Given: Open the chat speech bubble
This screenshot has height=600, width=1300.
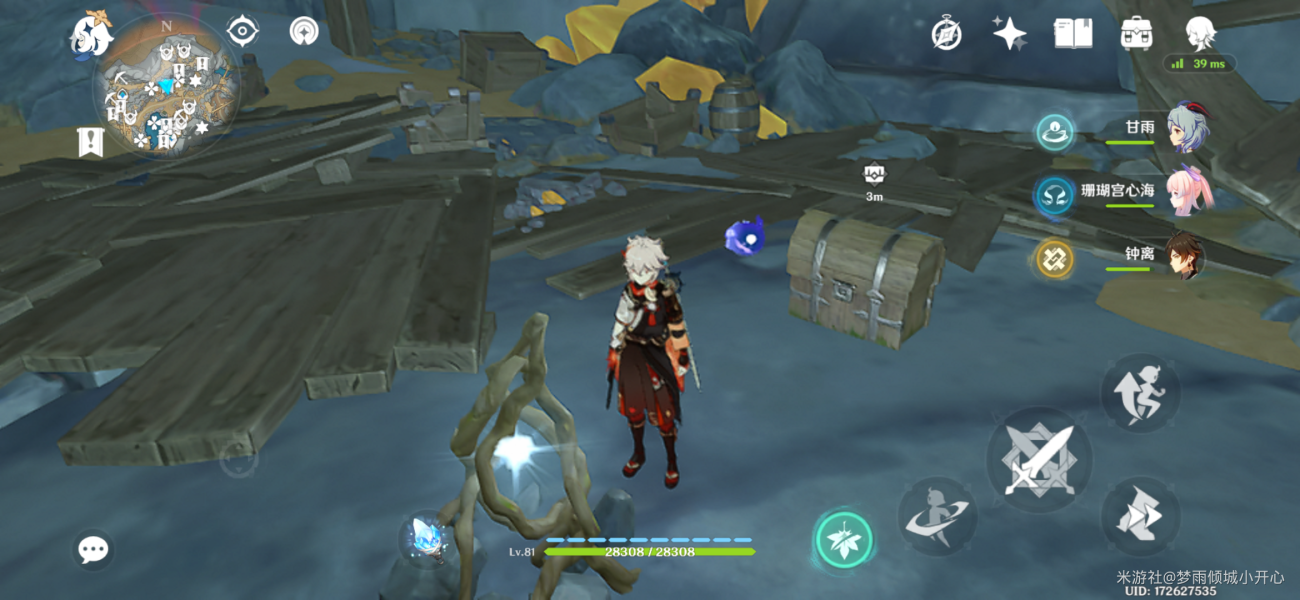Looking at the screenshot, I should pyautogui.click(x=94, y=549).
